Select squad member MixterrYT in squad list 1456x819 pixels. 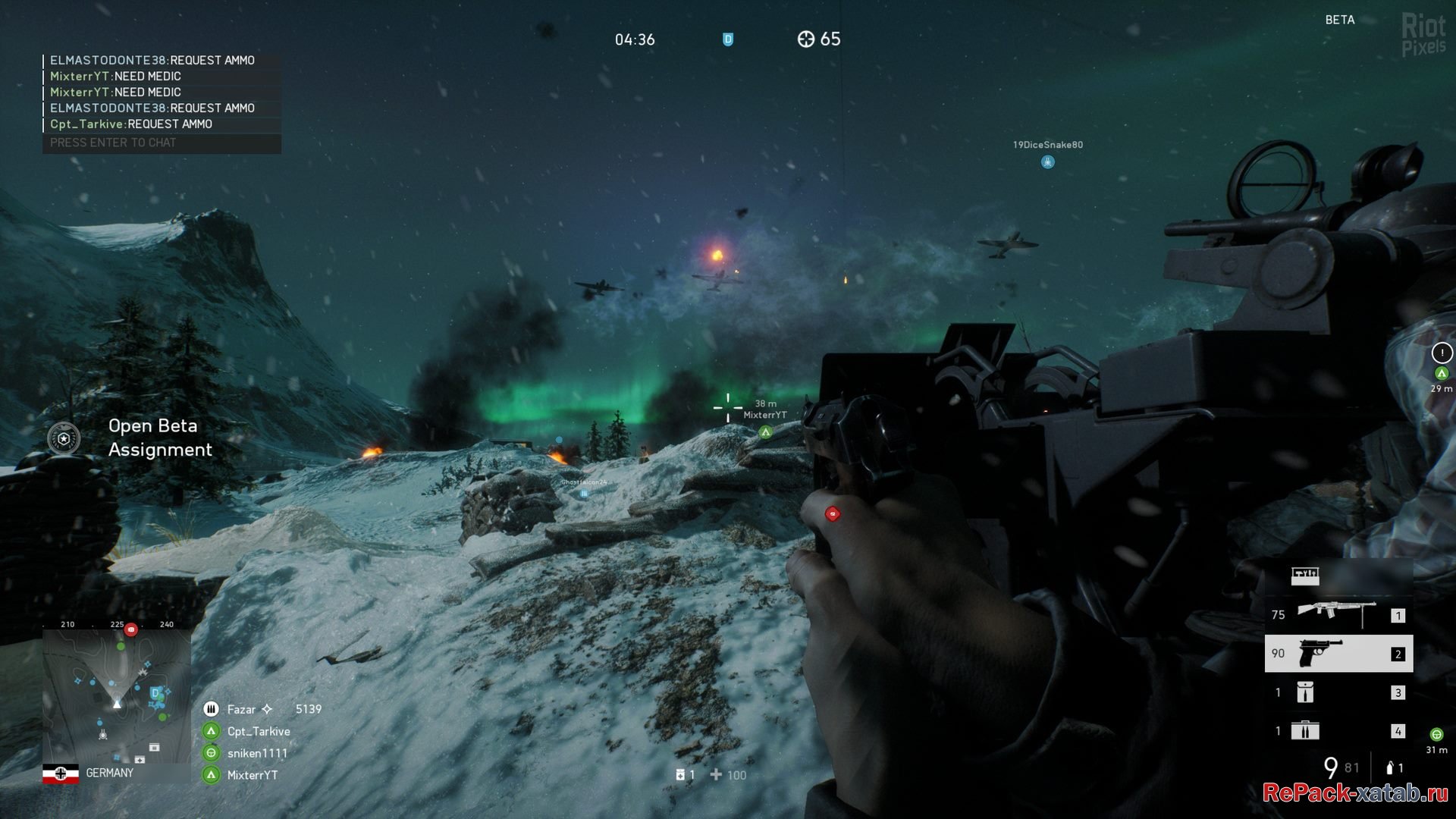tap(253, 775)
